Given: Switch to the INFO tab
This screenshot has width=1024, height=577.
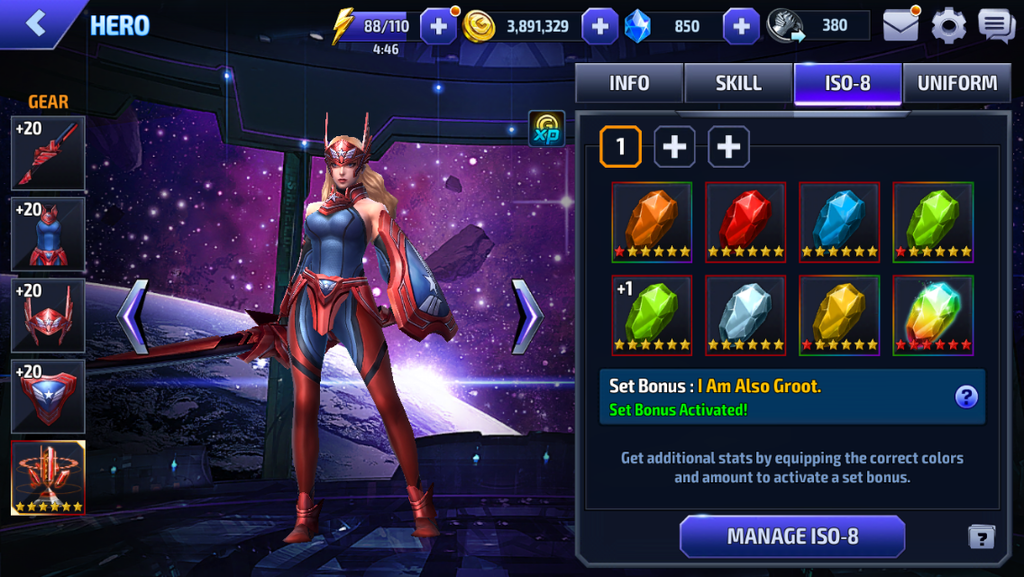Looking at the screenshot, I should tap(629, 84).
